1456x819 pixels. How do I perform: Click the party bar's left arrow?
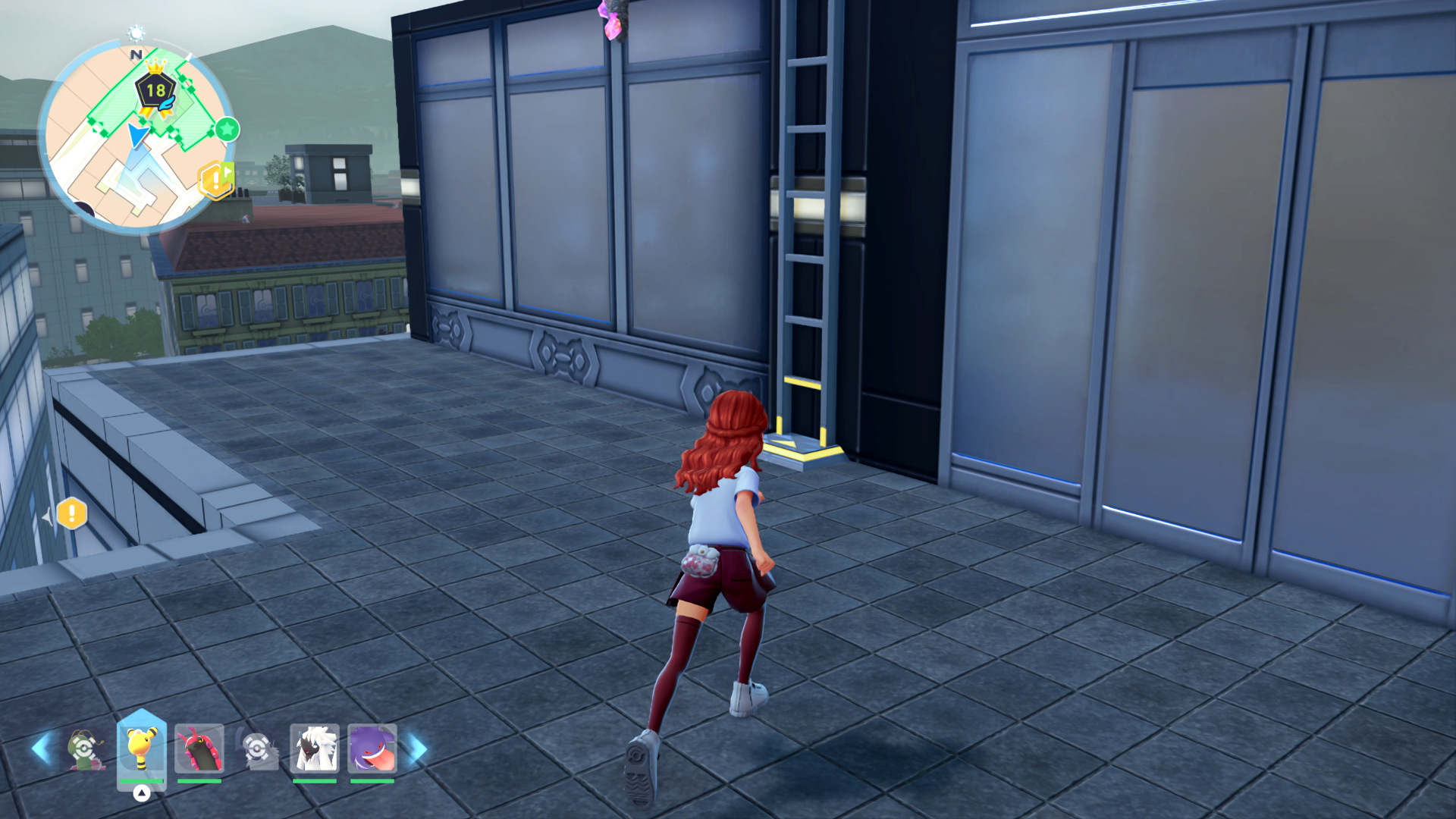pos(41,749)
